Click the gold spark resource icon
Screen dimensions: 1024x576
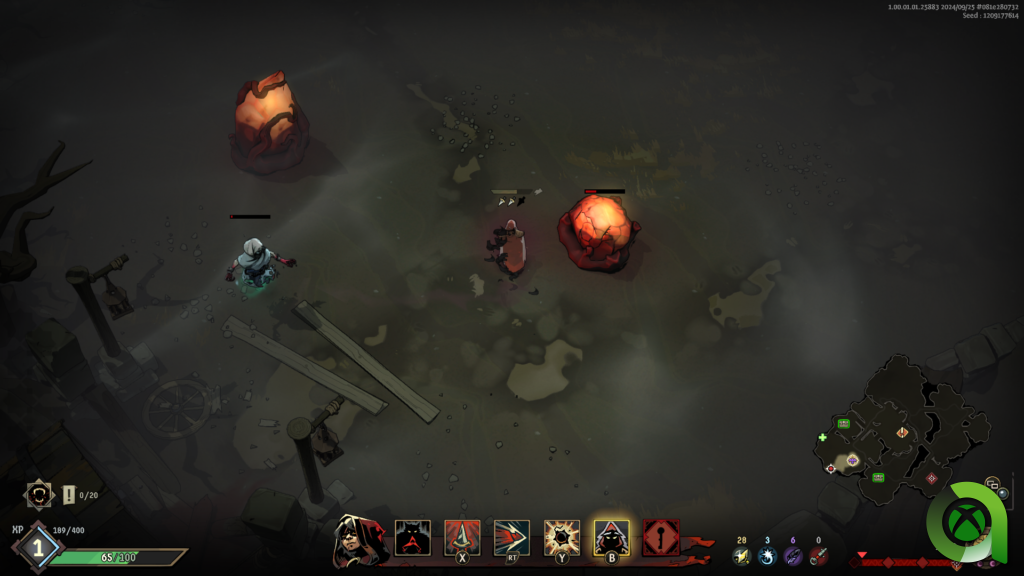click(741, 556)
